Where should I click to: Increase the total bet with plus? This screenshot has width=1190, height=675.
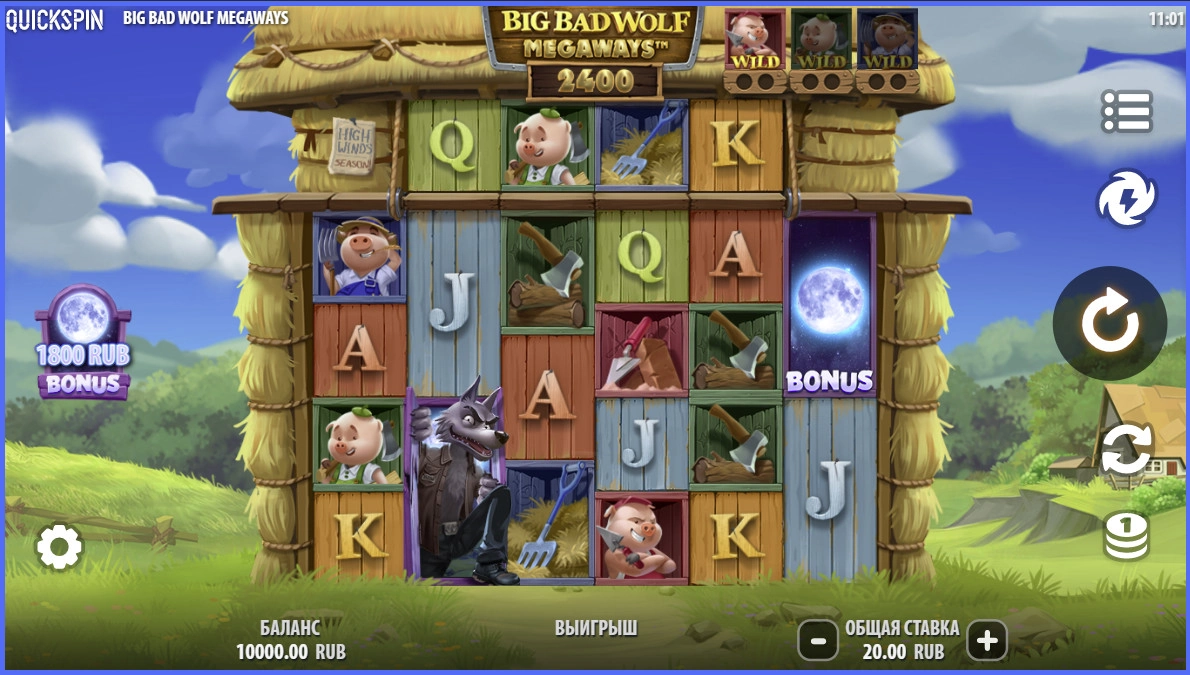coord(987,640)
